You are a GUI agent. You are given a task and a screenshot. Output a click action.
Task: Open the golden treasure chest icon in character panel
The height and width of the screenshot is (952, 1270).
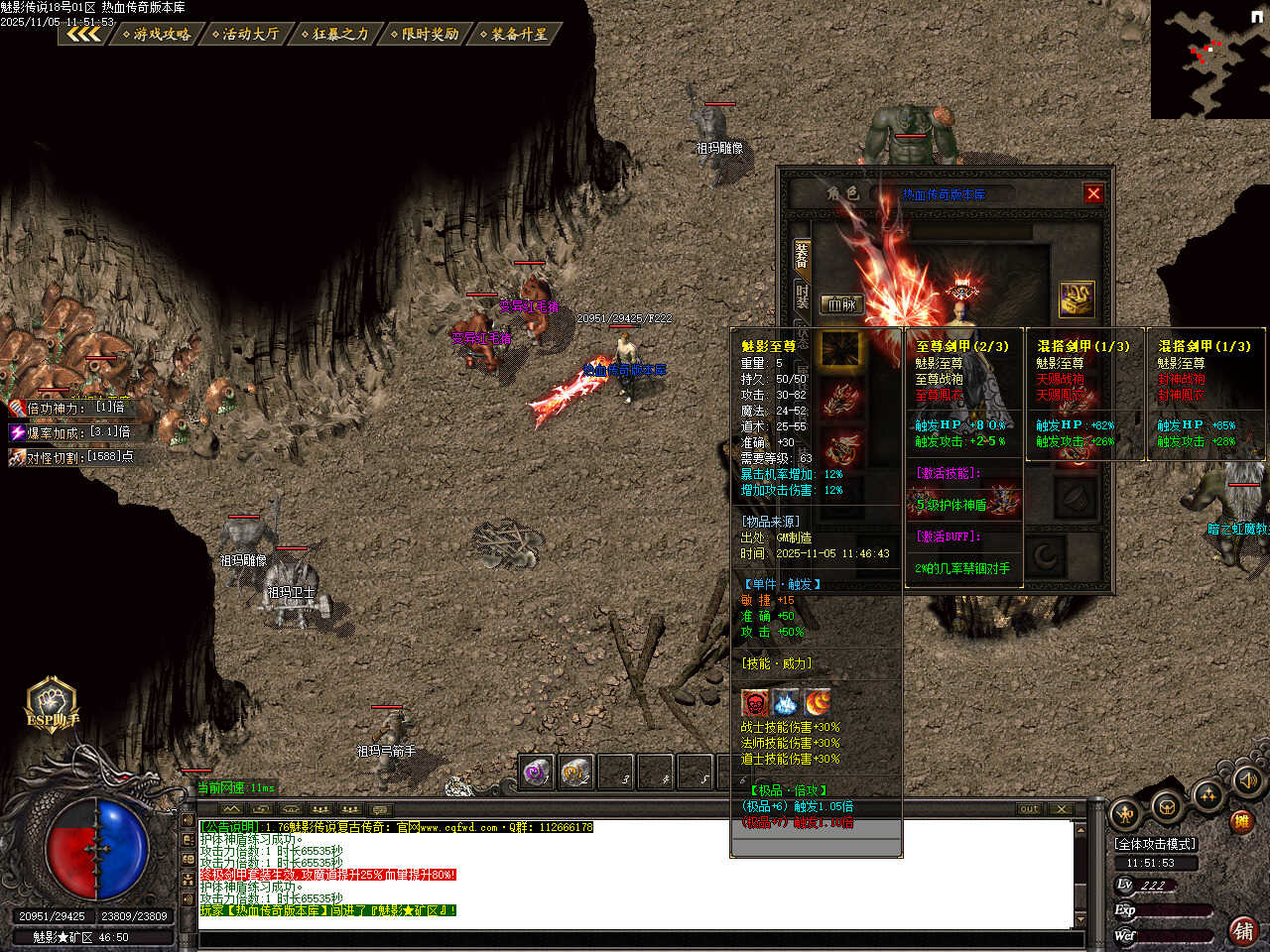pyautogui.click(x=1077, y=299)
